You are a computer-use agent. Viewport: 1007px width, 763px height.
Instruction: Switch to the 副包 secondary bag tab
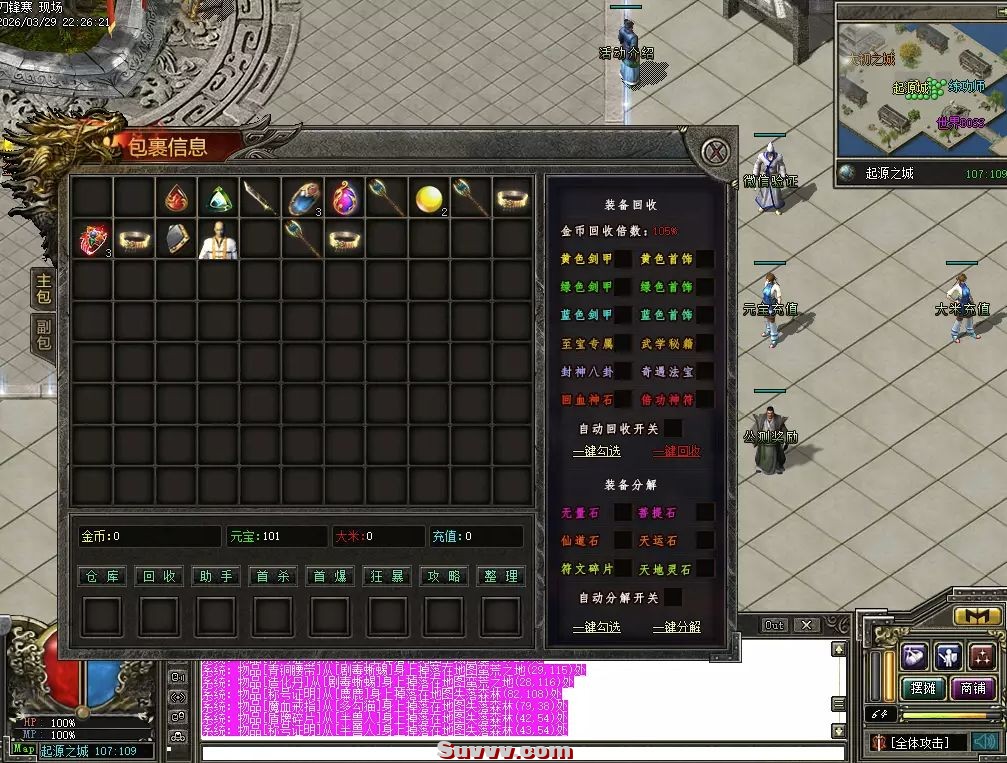[x=44, y=335]
